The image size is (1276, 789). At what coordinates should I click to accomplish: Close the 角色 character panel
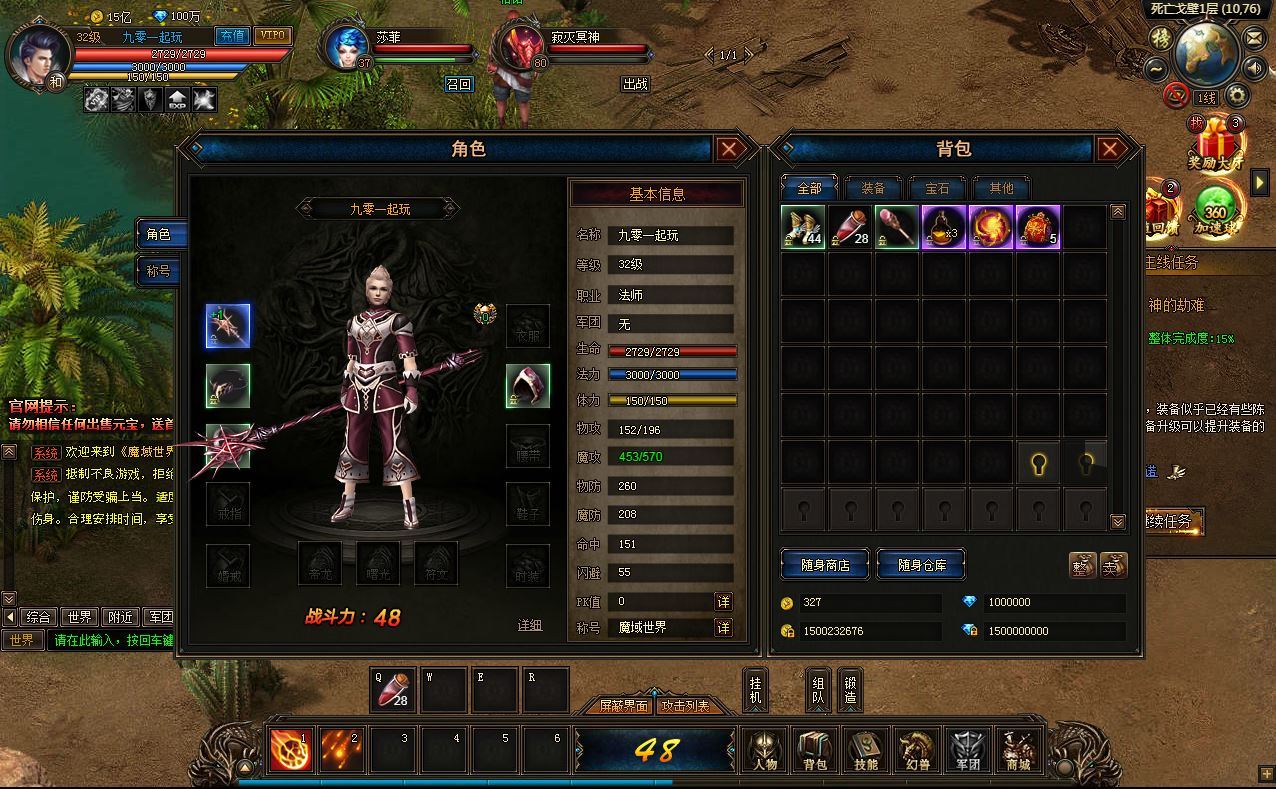[729, 150]
